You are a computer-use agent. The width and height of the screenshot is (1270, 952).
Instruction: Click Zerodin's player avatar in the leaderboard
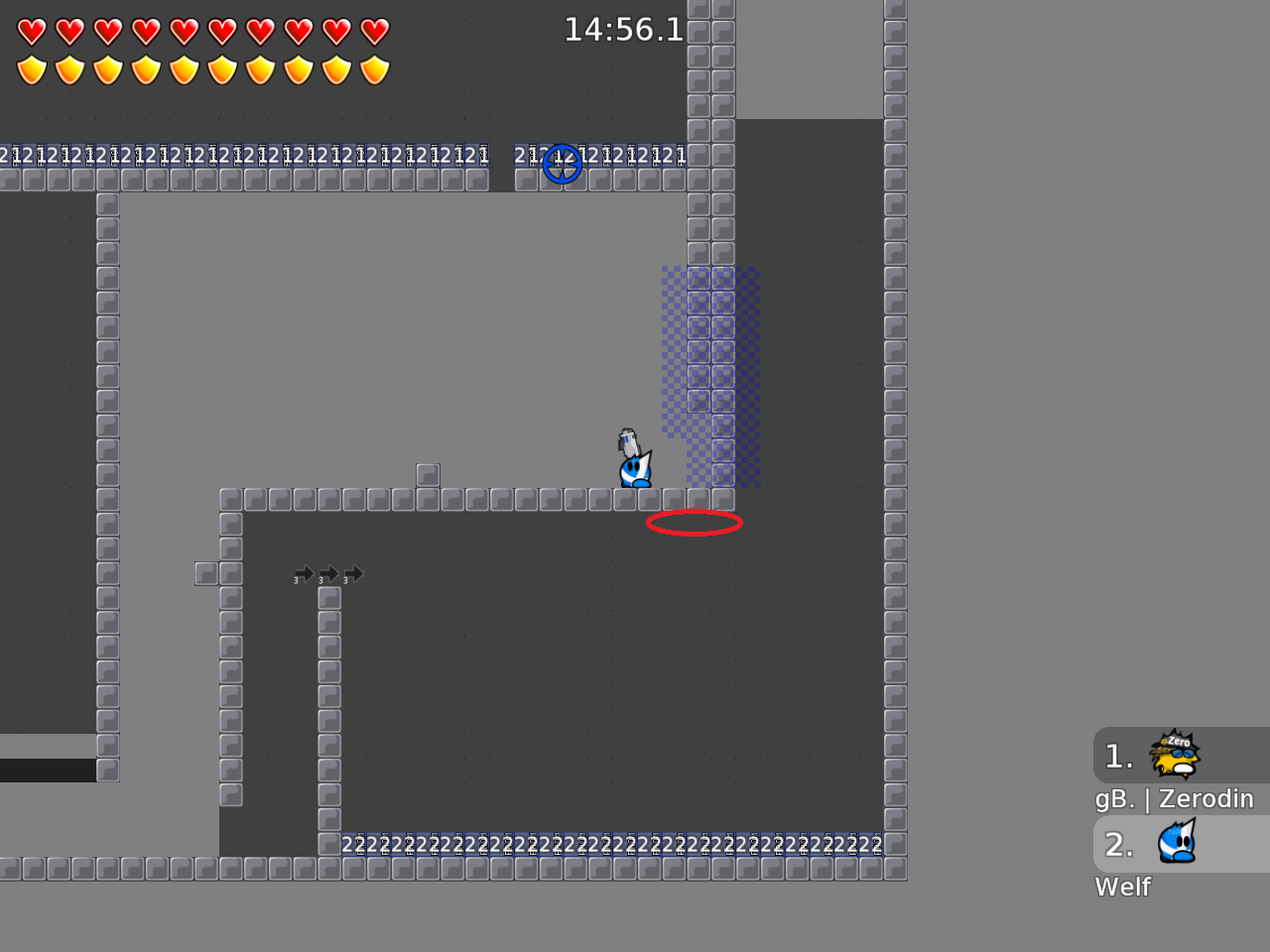1176,756
